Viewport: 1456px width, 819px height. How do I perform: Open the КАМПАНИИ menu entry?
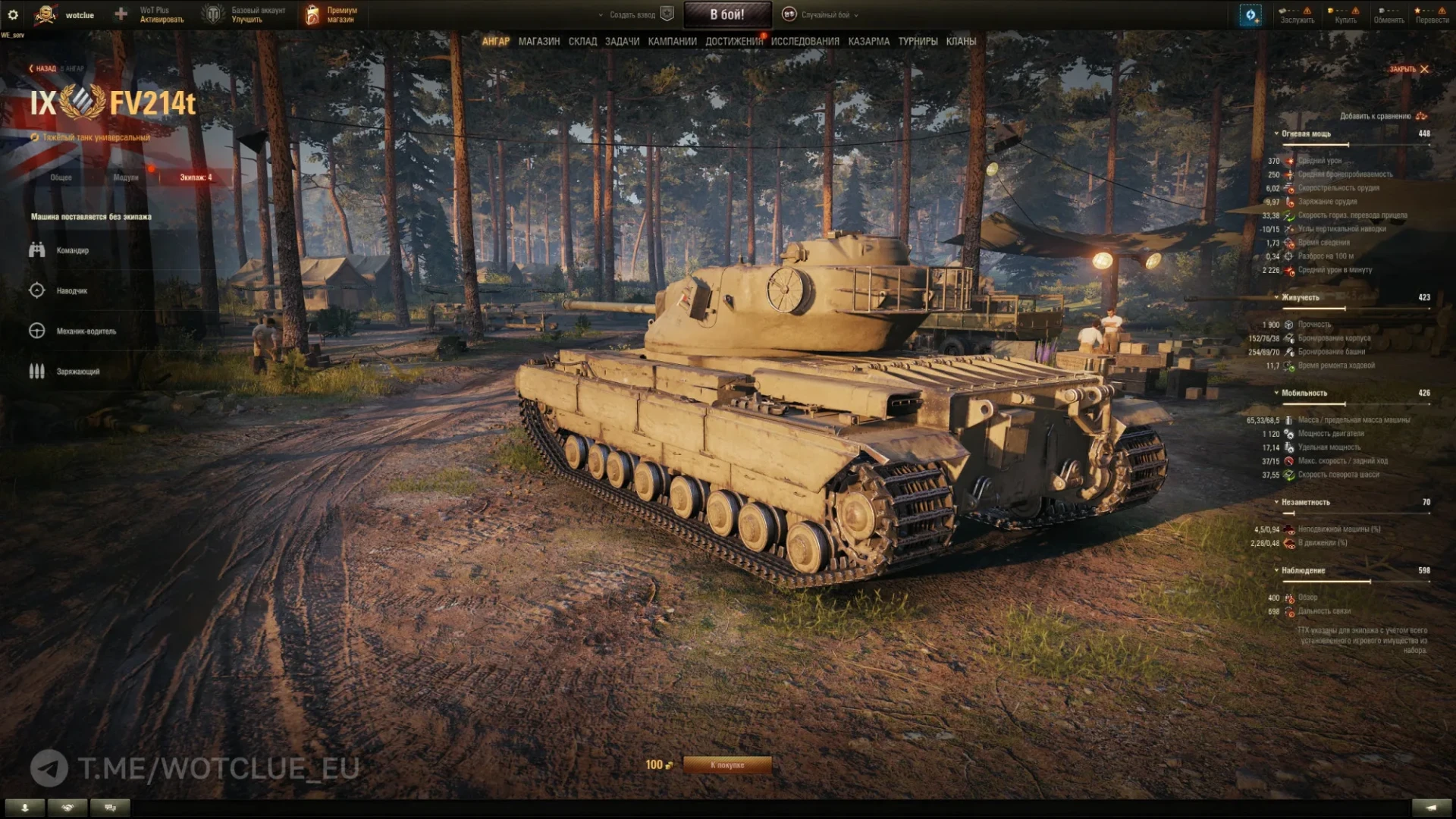[672, 42]
